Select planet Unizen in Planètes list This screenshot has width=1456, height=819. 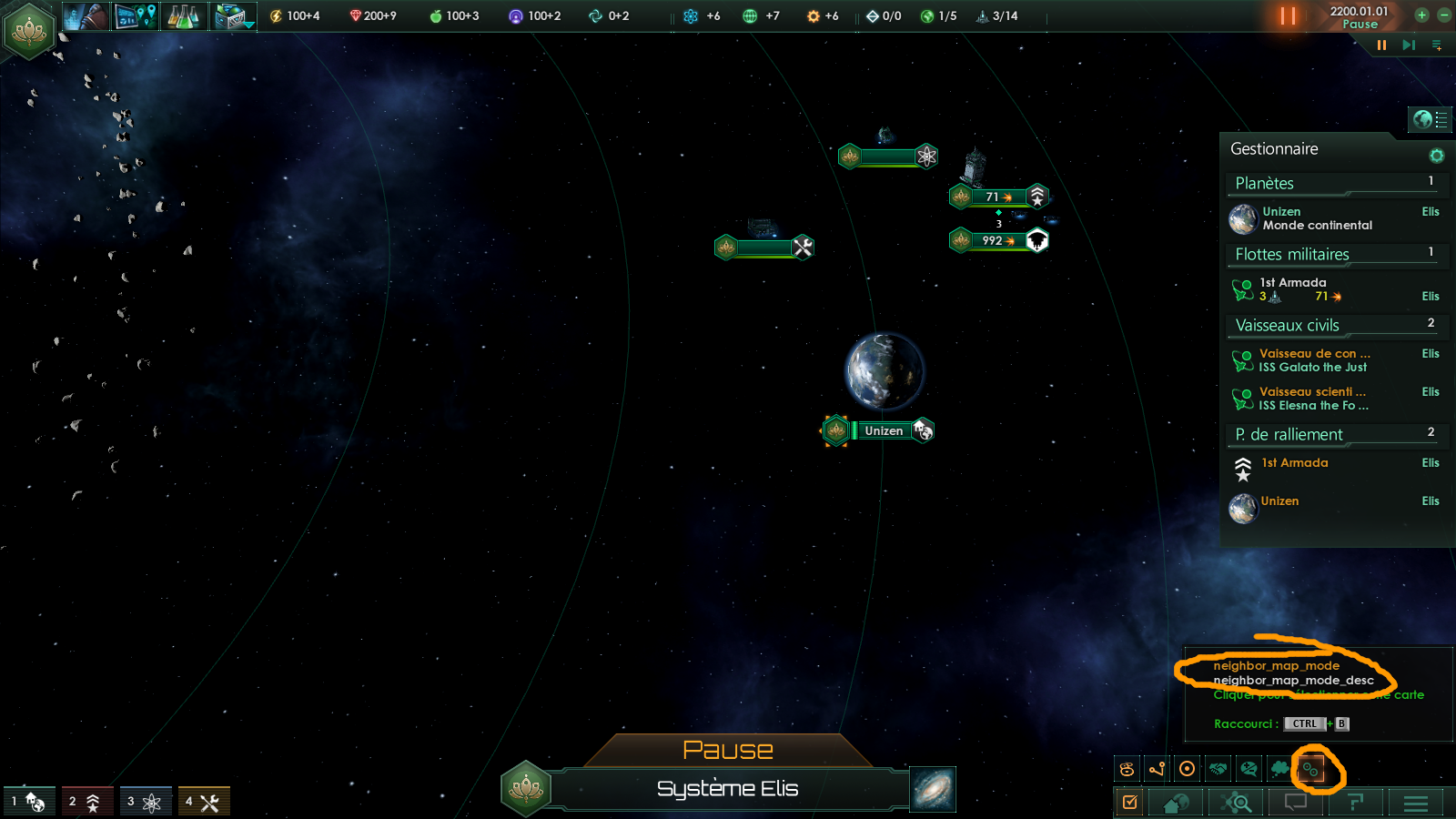point(1316,218)
